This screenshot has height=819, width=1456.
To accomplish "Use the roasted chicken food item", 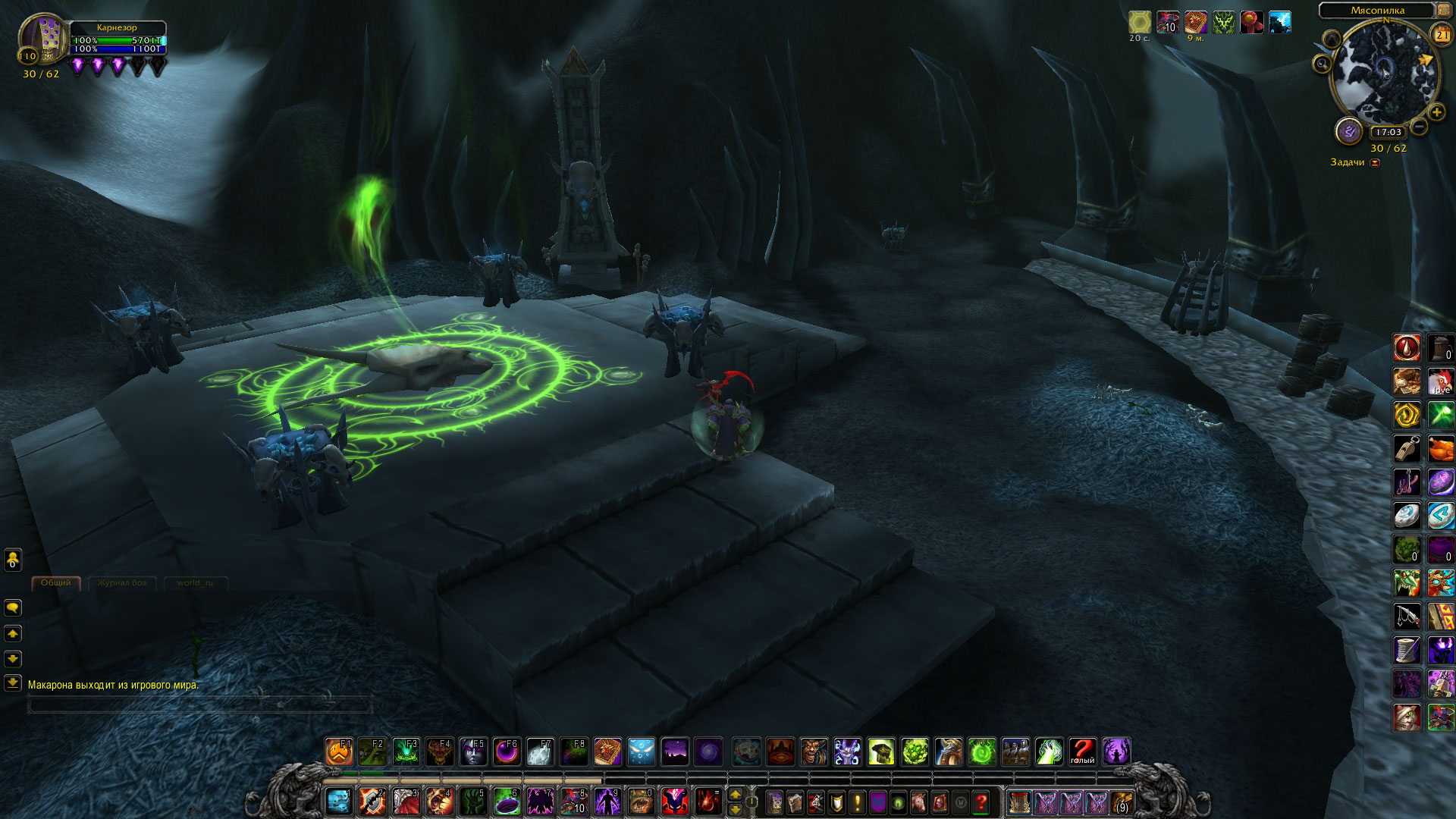I will [x=1441, y=448].
